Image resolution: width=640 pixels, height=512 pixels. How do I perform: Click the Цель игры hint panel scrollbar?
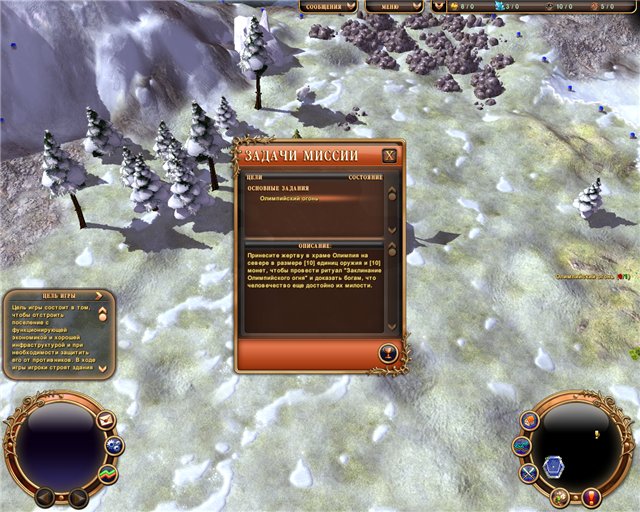tap(103, 341)
